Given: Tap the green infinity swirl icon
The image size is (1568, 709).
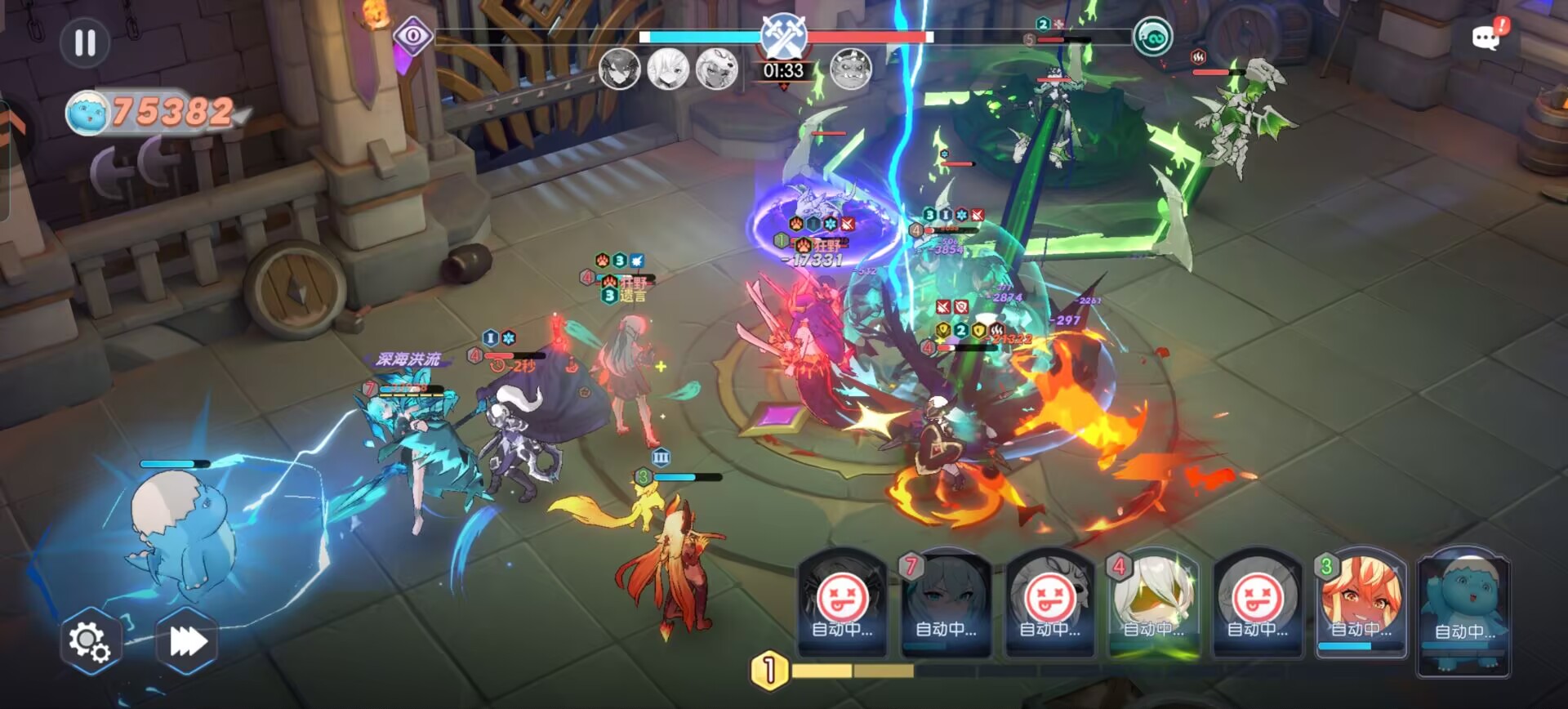Looking at the screenshot, I should 1153,36.
